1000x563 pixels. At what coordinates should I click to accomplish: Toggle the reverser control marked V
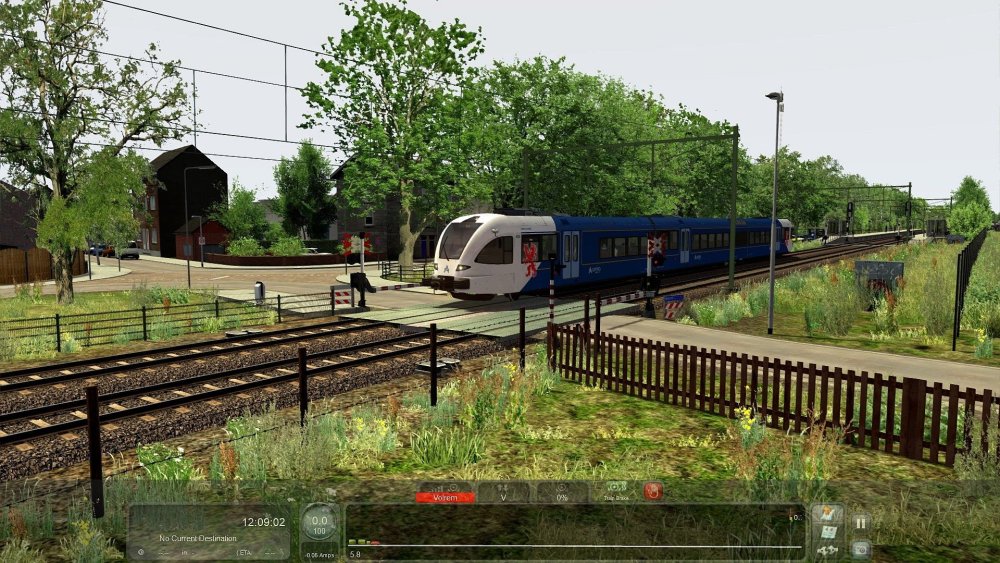pyautogui.click(x=503, y=493)
